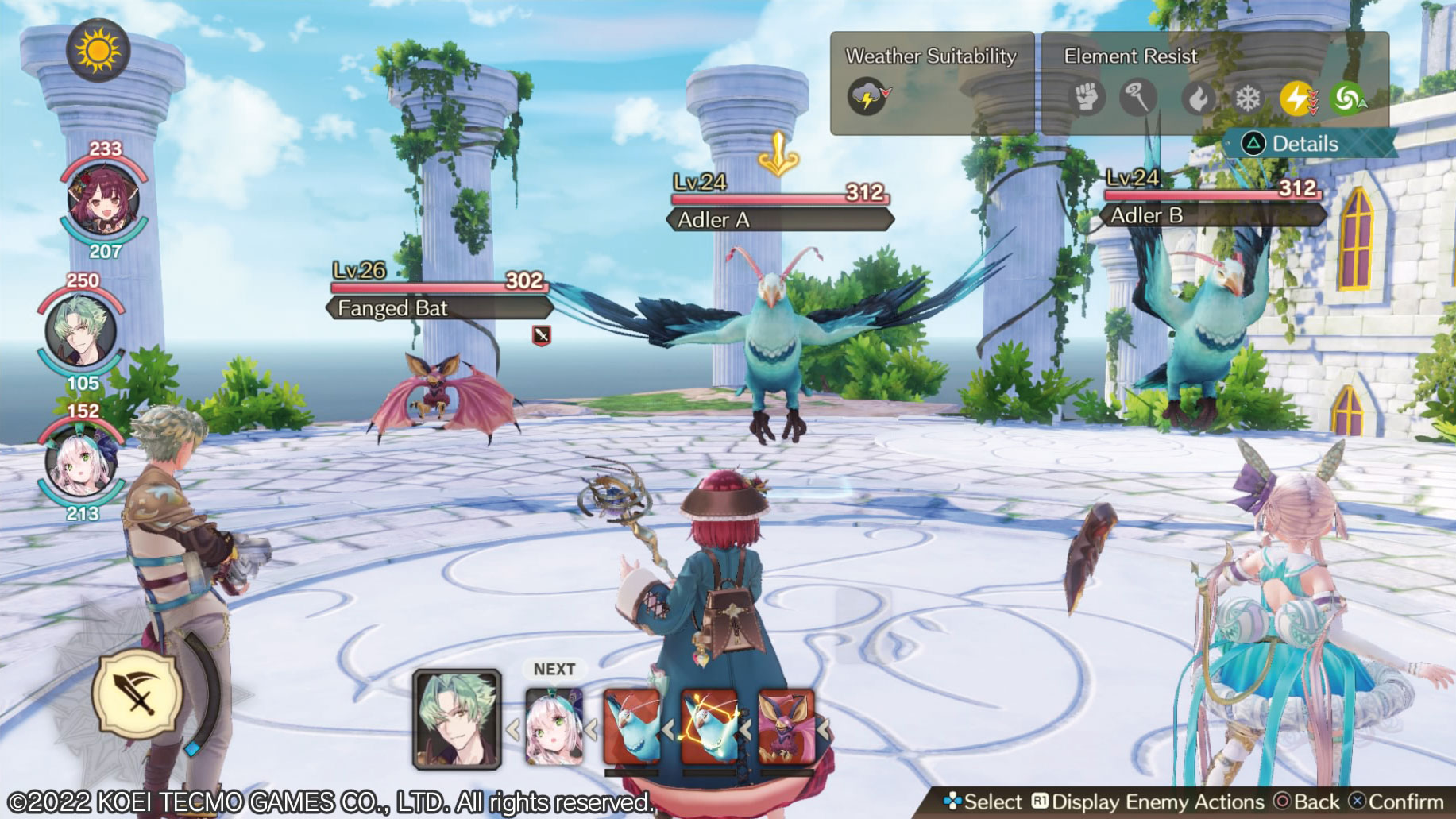The width and height of the screenshot is (1456, 819).
Task: Select the green wind swirl resist icon
Action: (1346, 99)
